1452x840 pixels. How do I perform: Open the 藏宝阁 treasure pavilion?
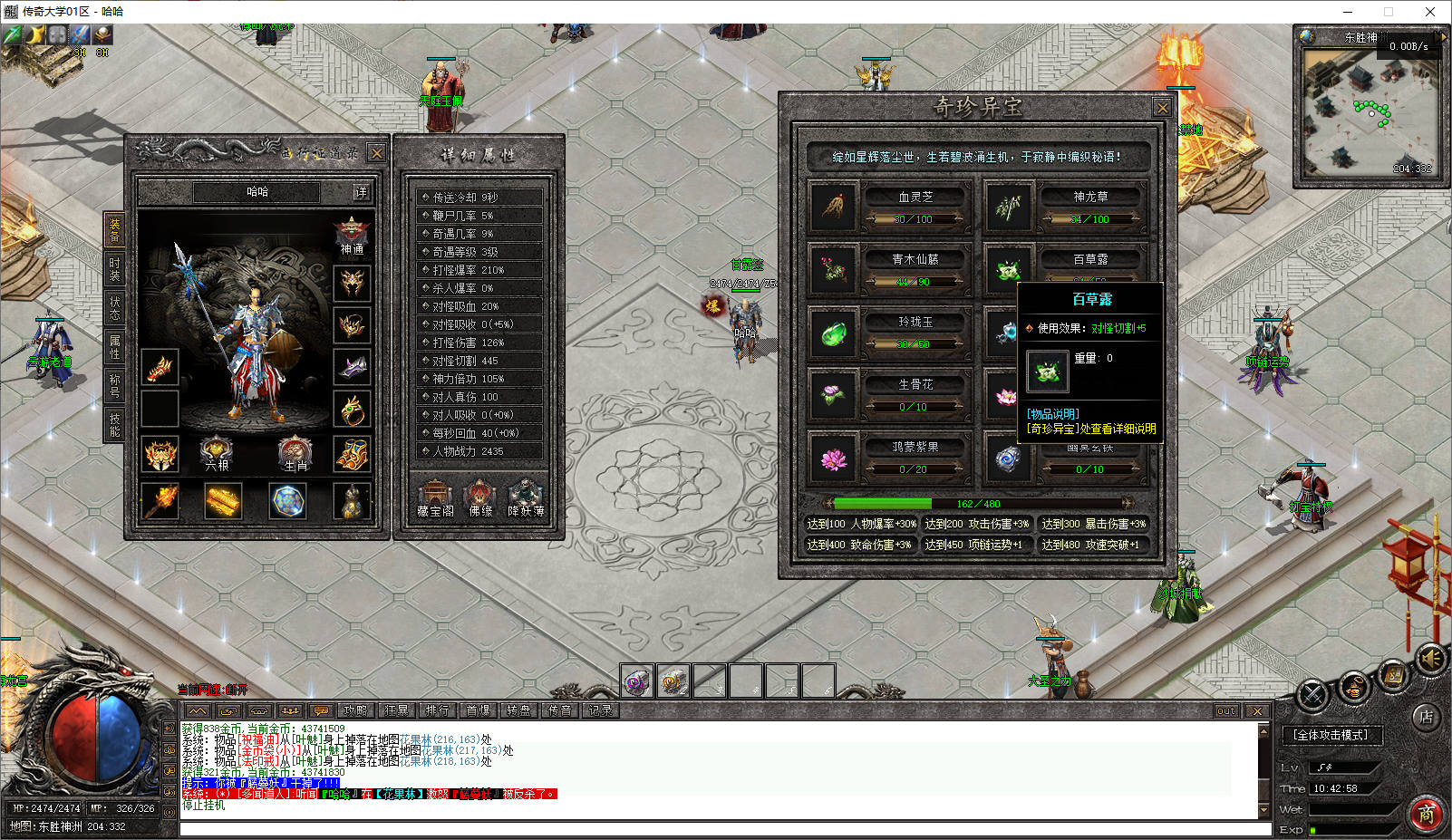point(435,497)
